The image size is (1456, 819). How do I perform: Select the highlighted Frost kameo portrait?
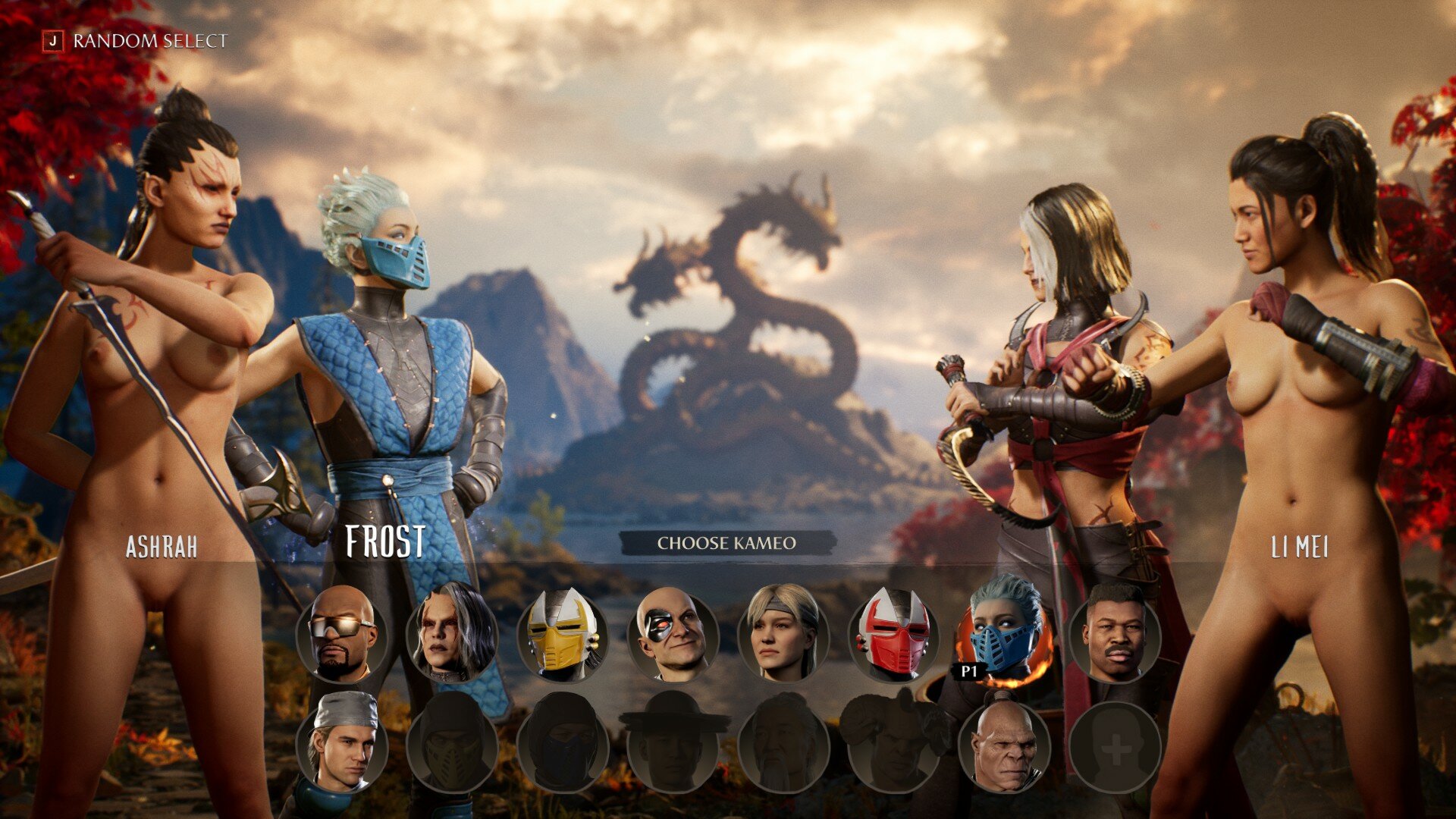(1004, 634)
